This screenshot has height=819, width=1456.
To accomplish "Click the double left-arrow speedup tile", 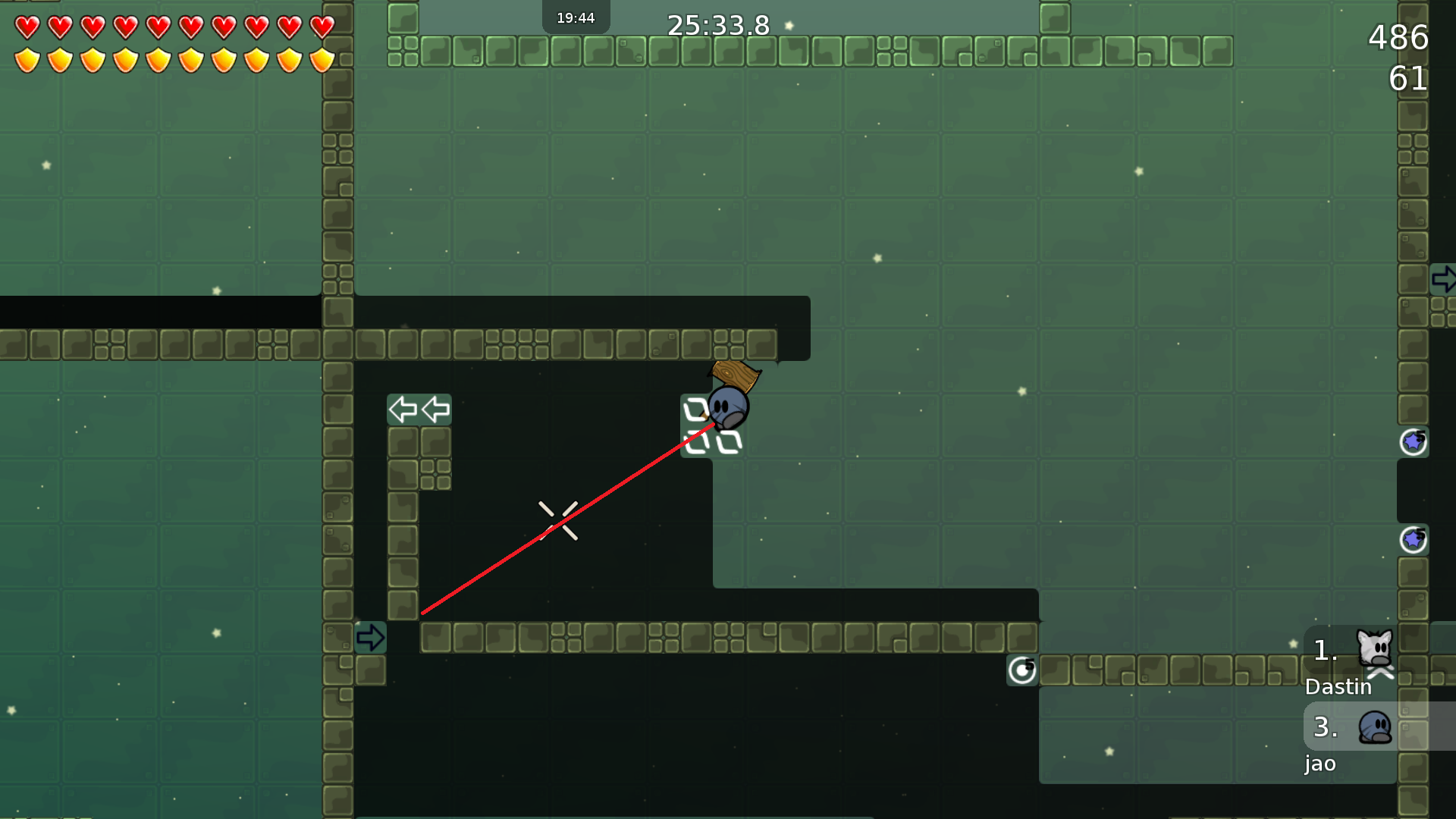I will coord(419,409).
